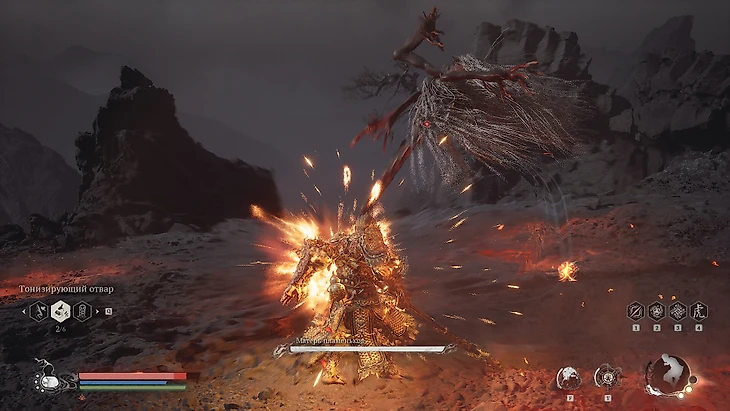Select the highlighted tonic item slot
730x411 pixels.
coord(61,311)
